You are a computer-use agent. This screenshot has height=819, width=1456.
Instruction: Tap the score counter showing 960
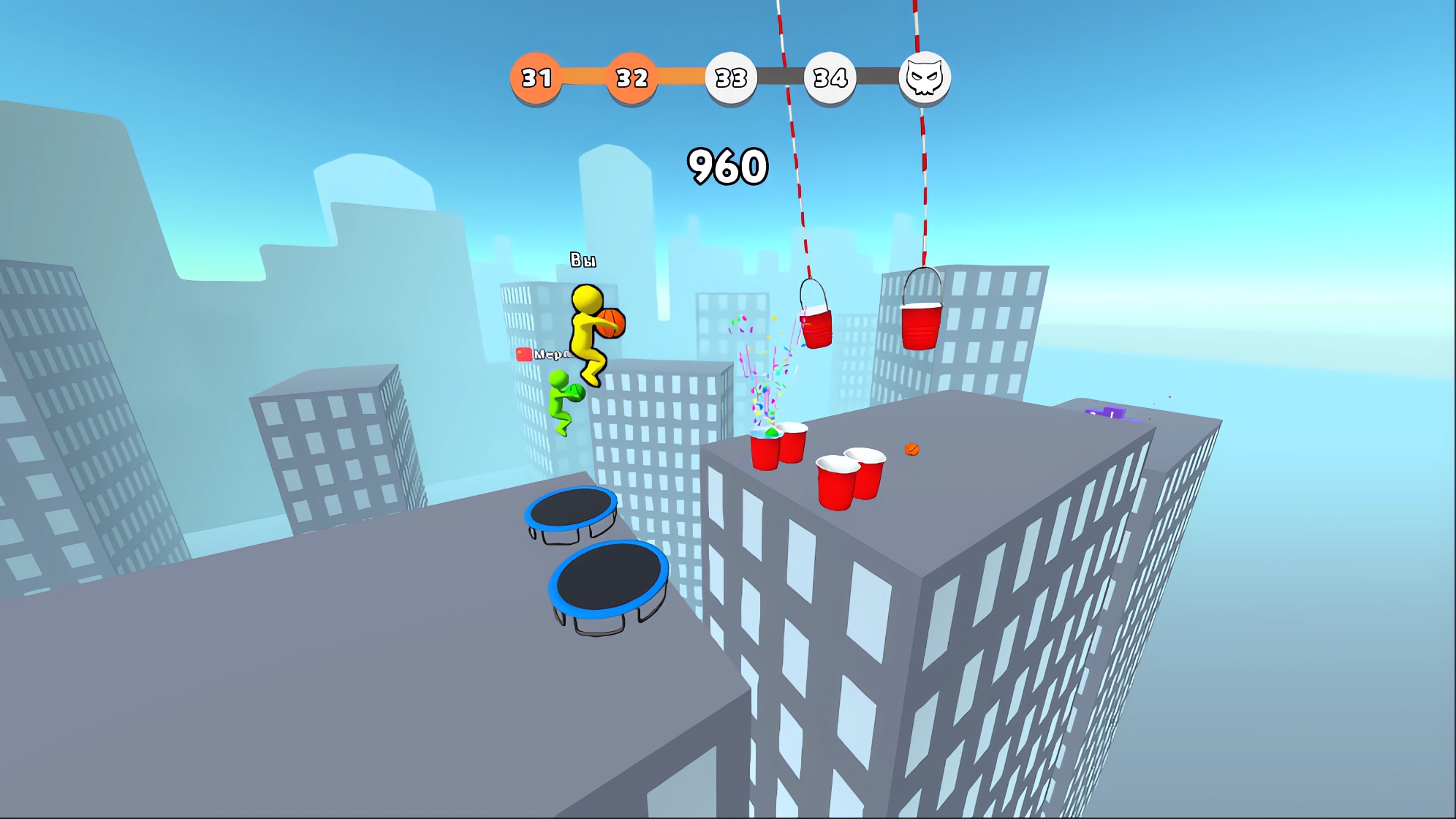(x=728, y=165)
